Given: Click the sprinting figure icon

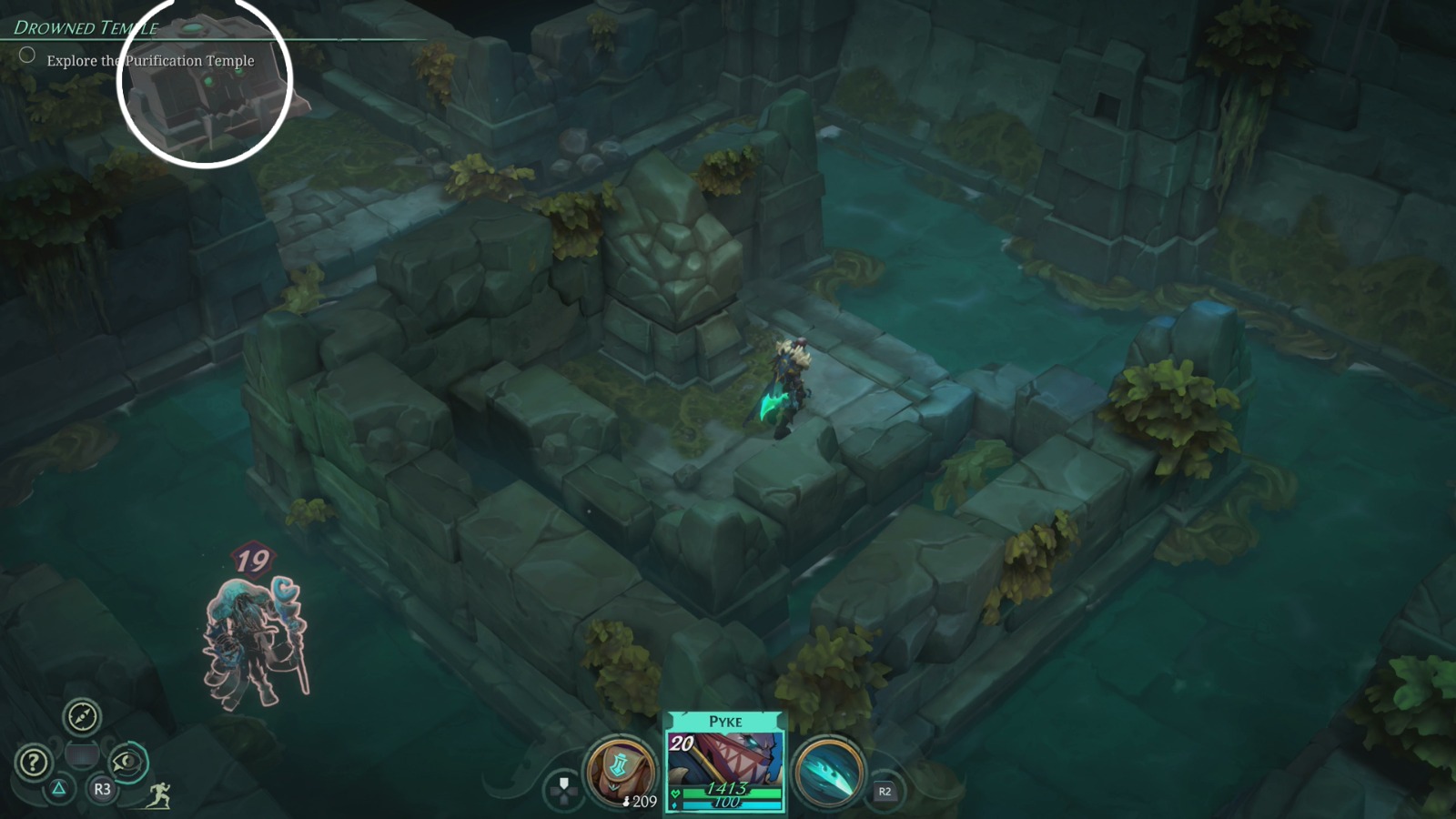Looking at the screenshot, I should [160, 794].
